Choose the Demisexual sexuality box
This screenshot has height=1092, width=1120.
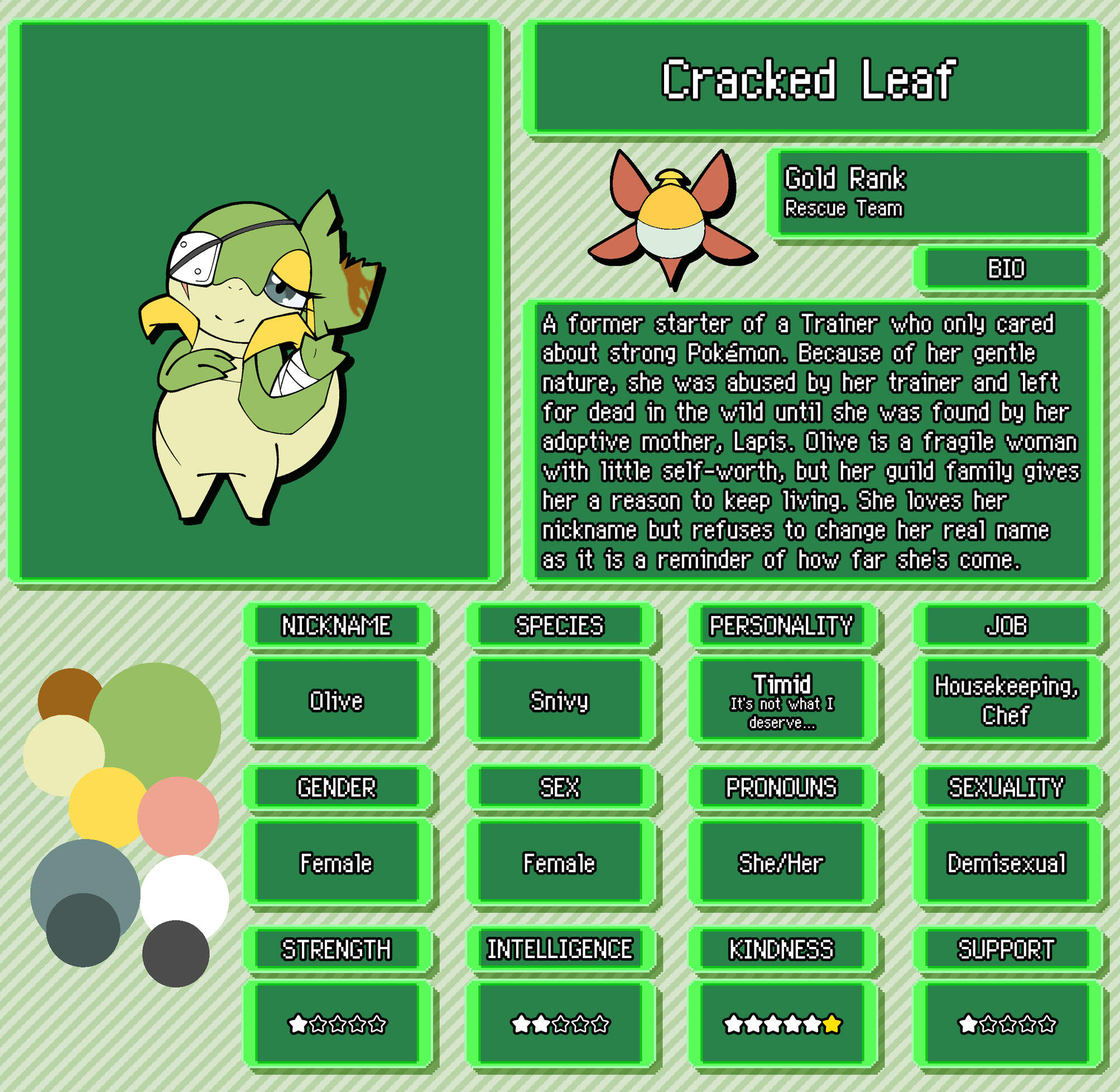pos(1007,863)
